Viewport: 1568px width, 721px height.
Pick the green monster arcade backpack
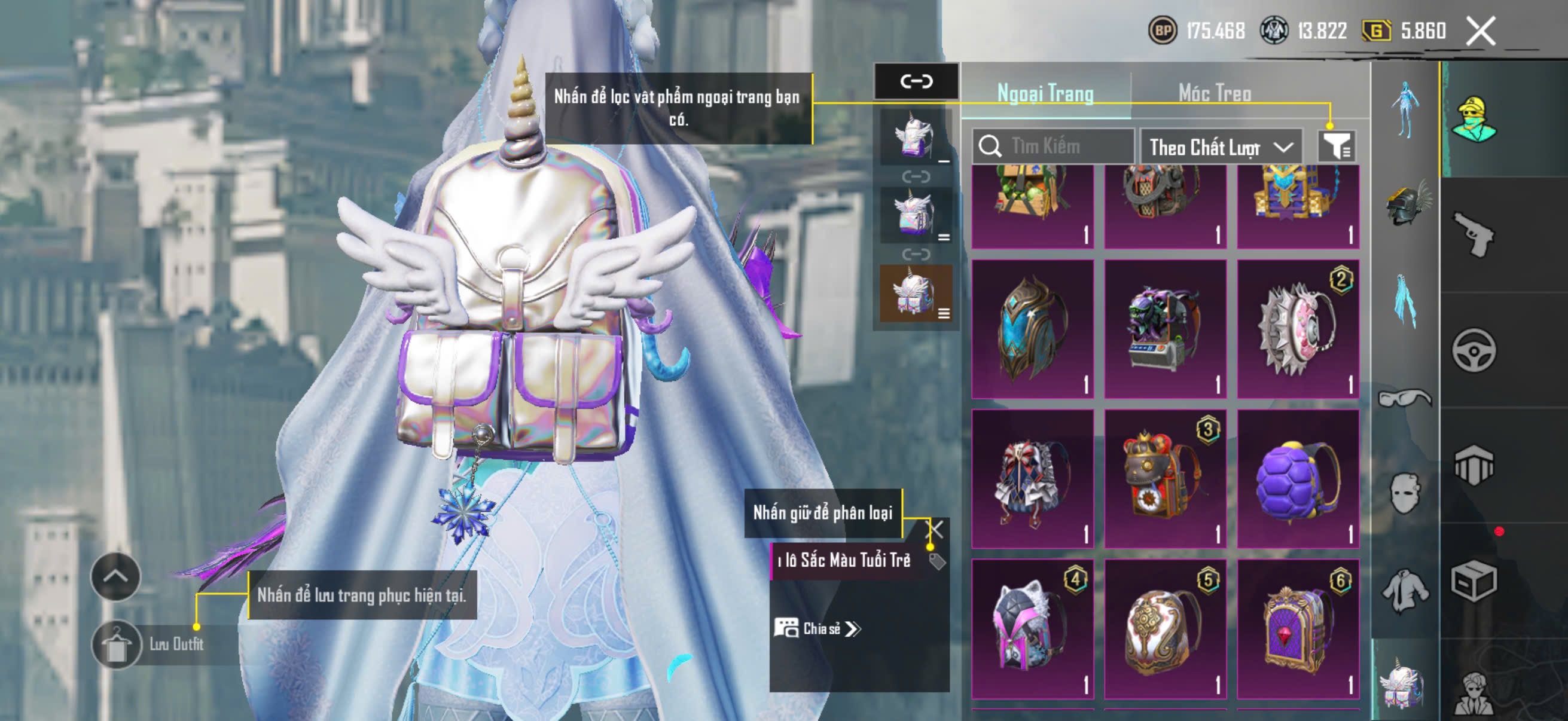1165,329
